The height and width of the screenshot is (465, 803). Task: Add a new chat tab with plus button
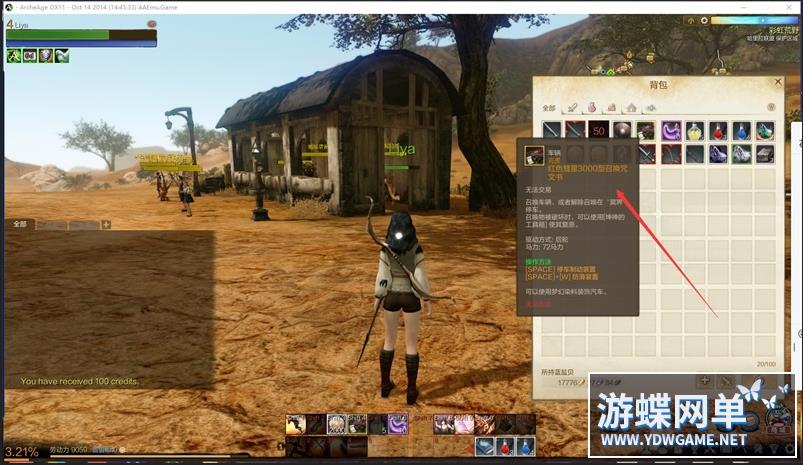(106, 225)
